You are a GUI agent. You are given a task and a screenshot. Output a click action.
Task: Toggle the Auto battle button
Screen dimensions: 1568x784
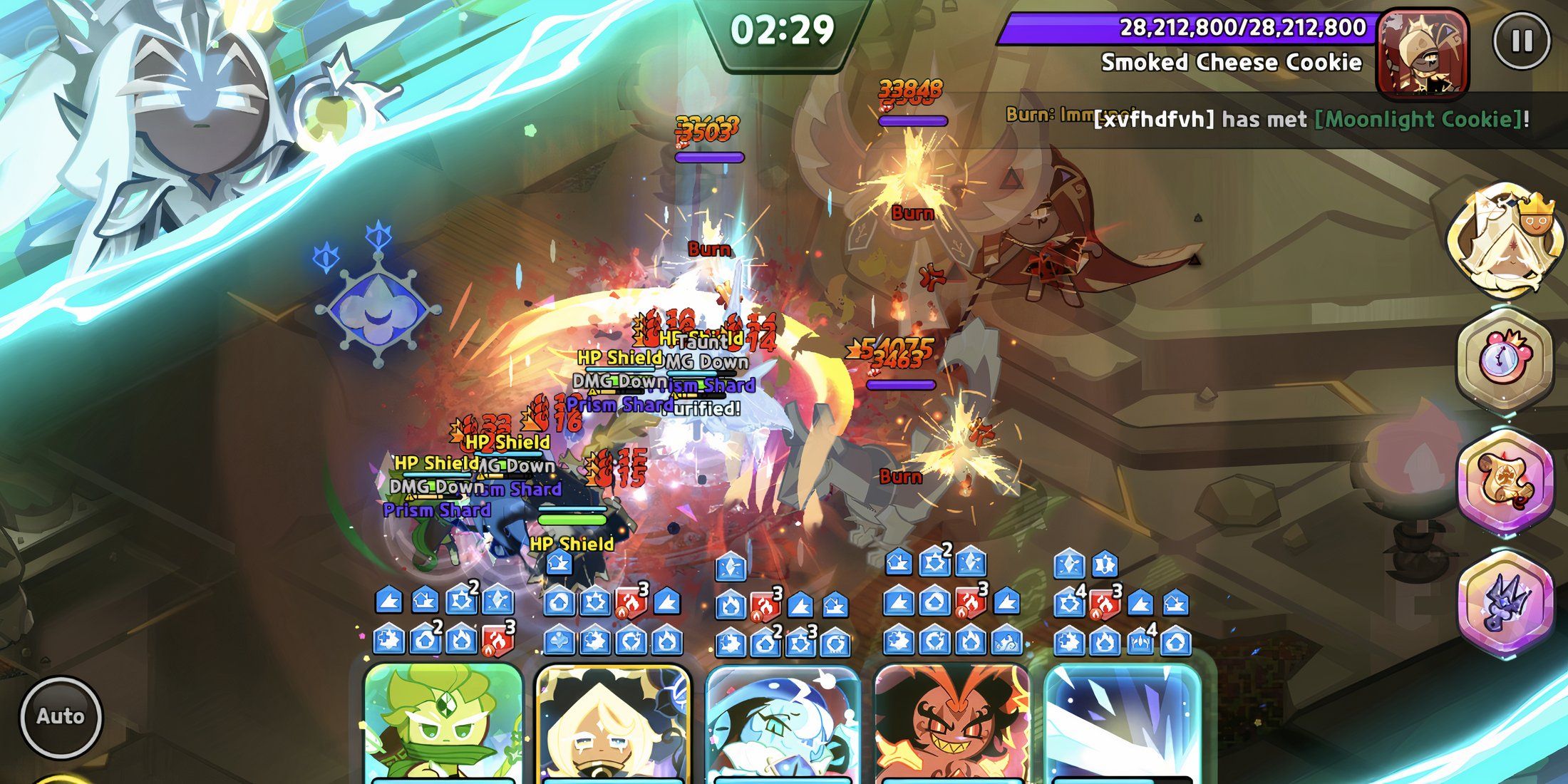61,716
